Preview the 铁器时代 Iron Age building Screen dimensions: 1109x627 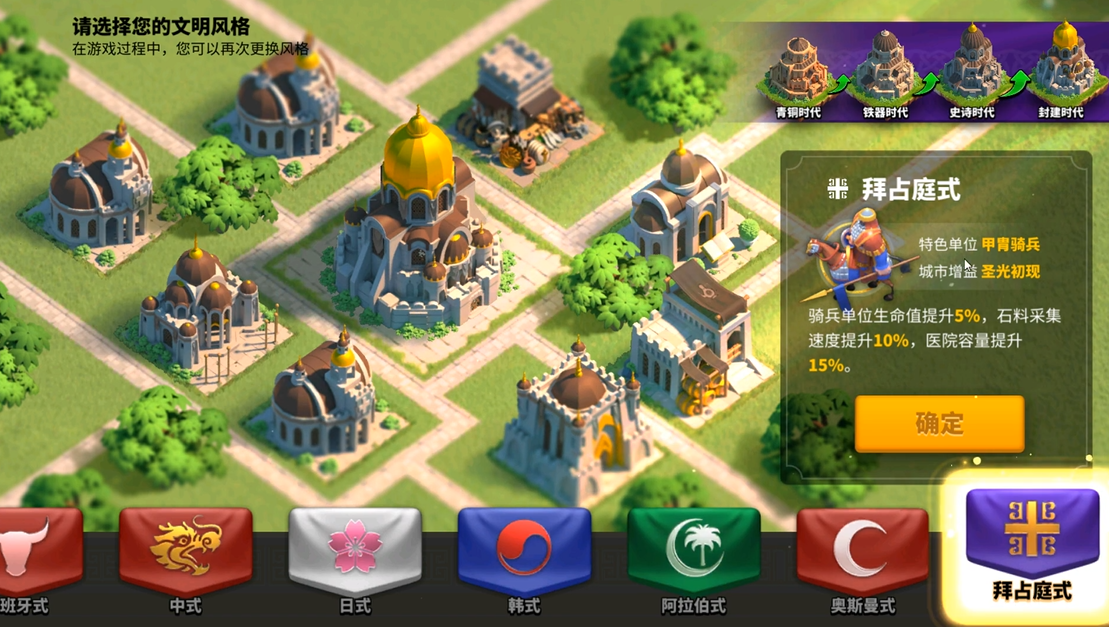pos(885,70)
